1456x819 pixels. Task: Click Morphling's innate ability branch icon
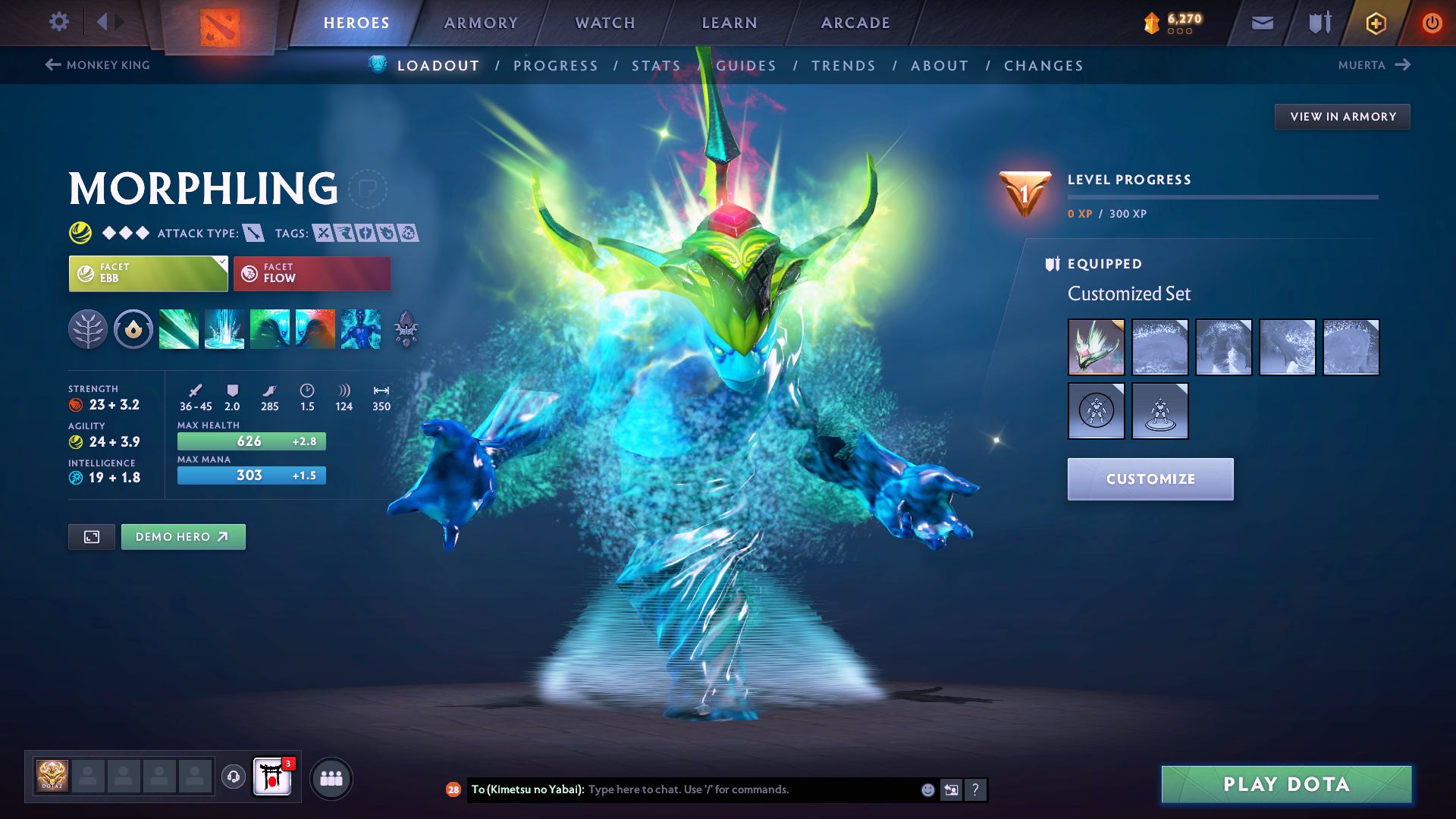pos(88,328)
